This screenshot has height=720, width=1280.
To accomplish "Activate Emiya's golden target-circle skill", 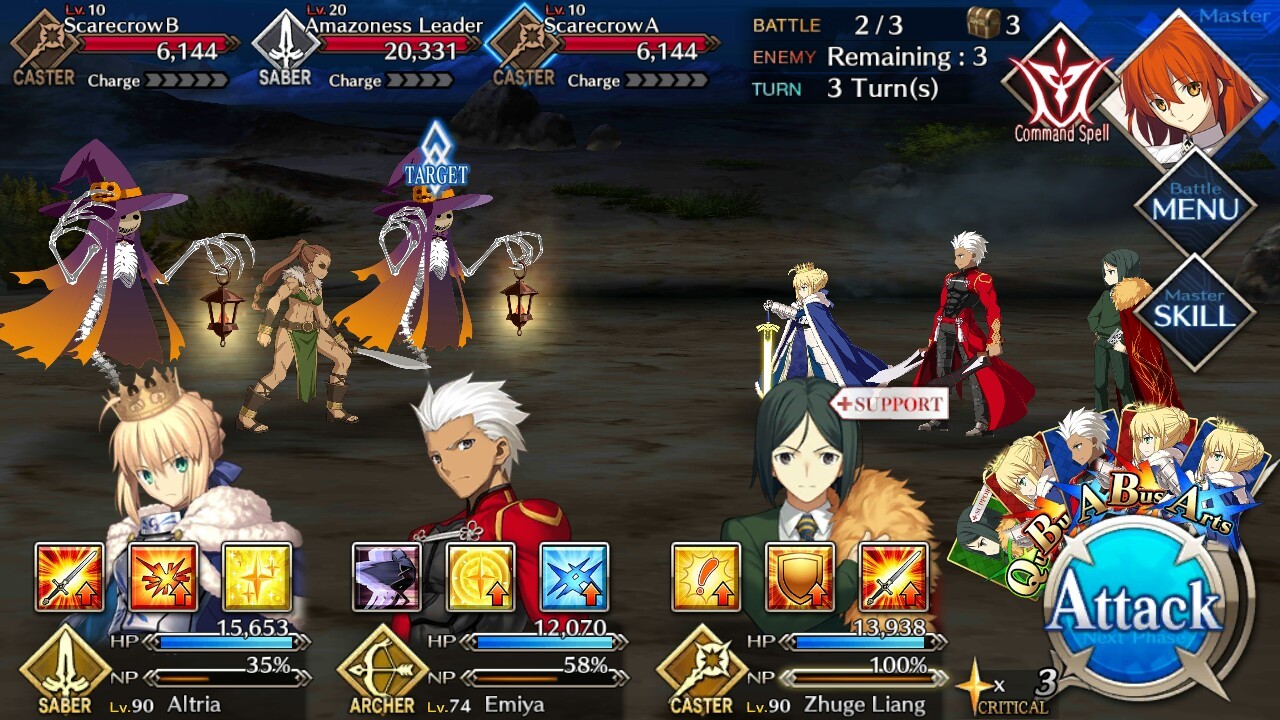I will click(480, 577).
